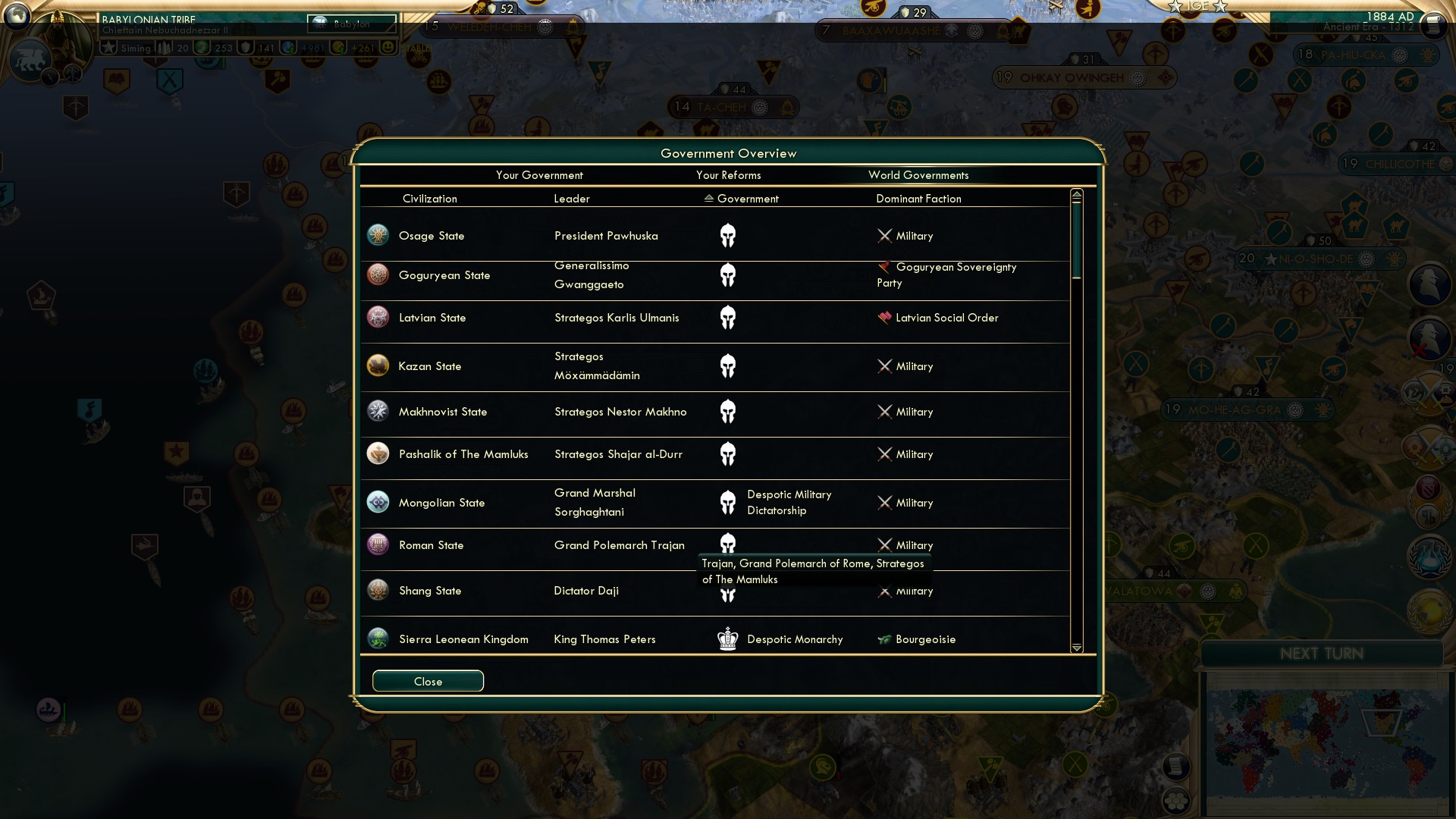Click the Next Turn button

[1323, 654]
